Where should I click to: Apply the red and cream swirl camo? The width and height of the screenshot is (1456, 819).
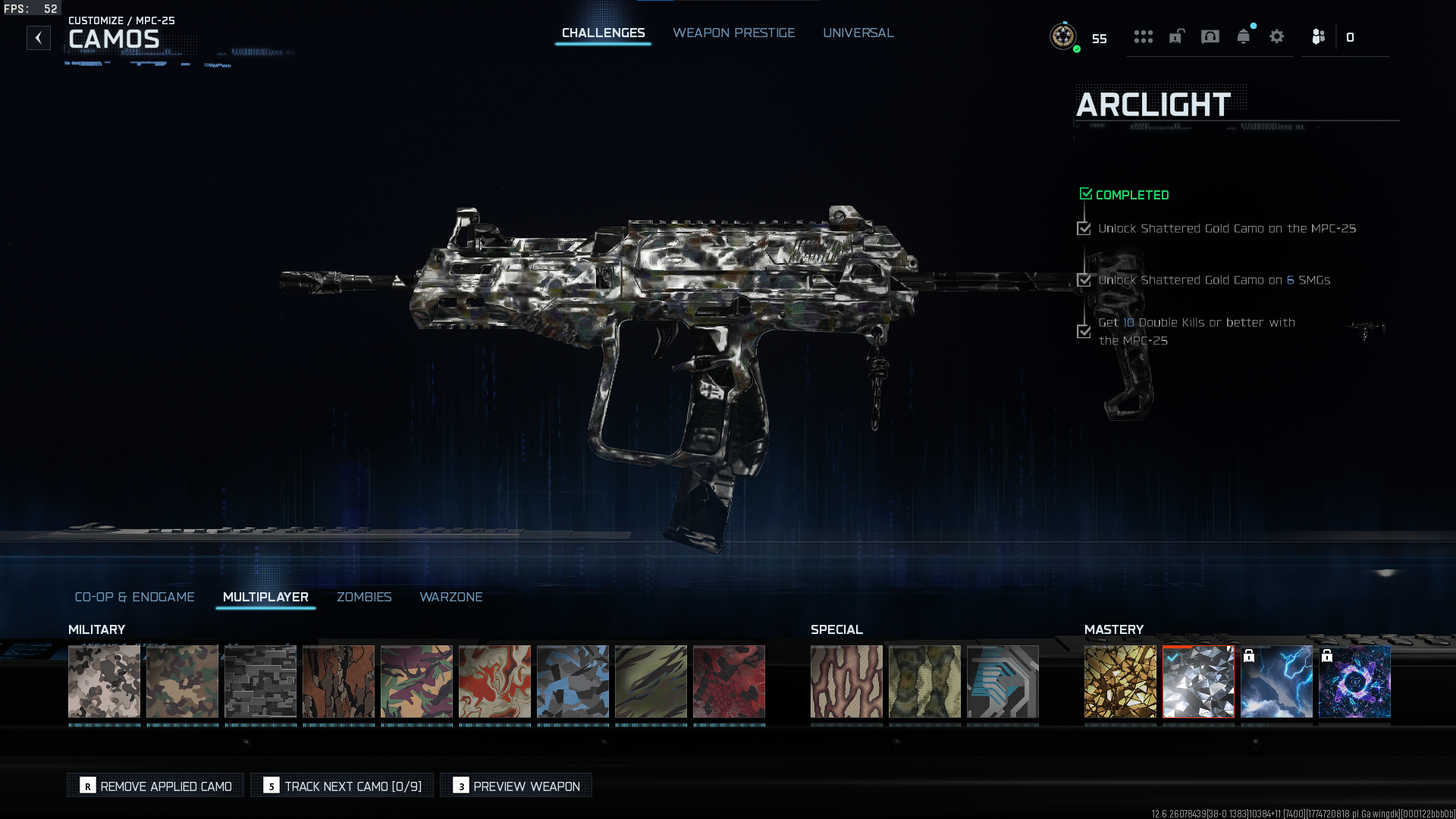tap(494, 681)
